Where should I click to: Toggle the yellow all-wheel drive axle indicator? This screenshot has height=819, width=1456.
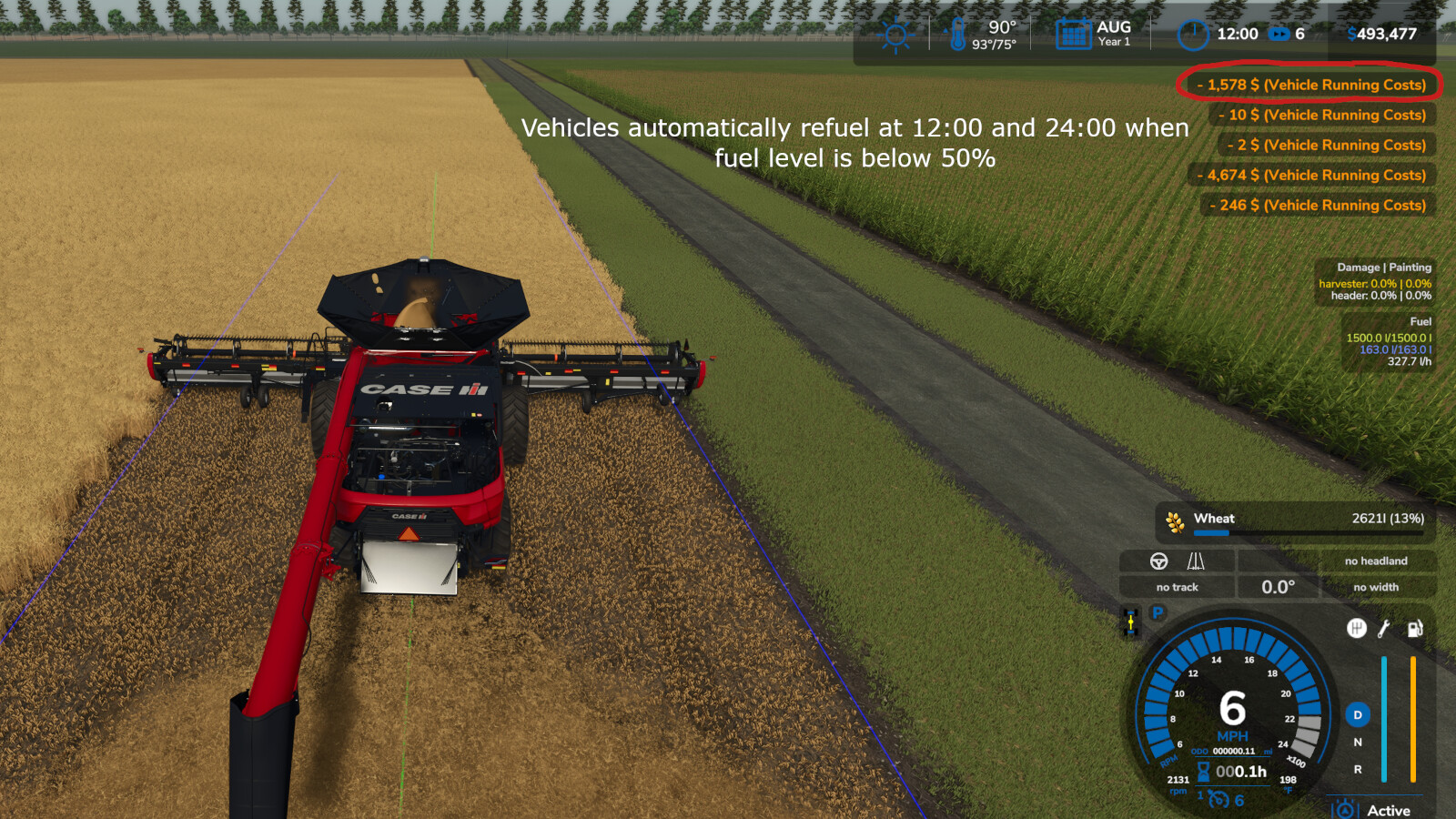coord(1130,622)
